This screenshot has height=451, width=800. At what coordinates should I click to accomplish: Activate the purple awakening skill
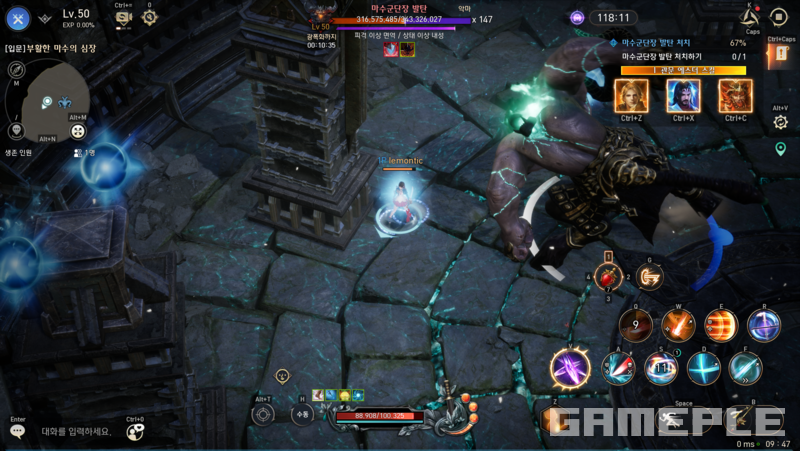point(570,367)
